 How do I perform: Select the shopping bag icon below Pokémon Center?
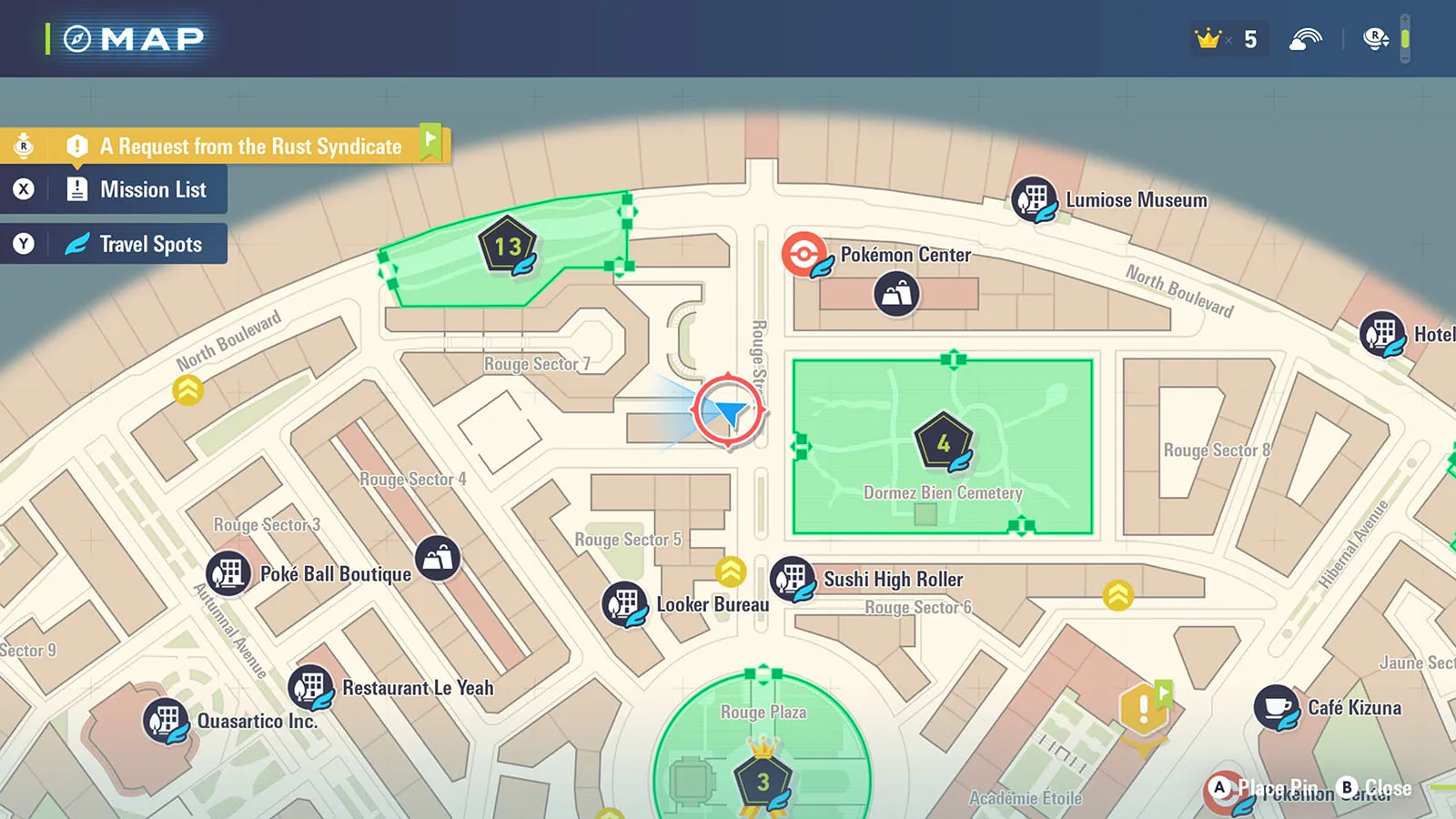[896, 294]
